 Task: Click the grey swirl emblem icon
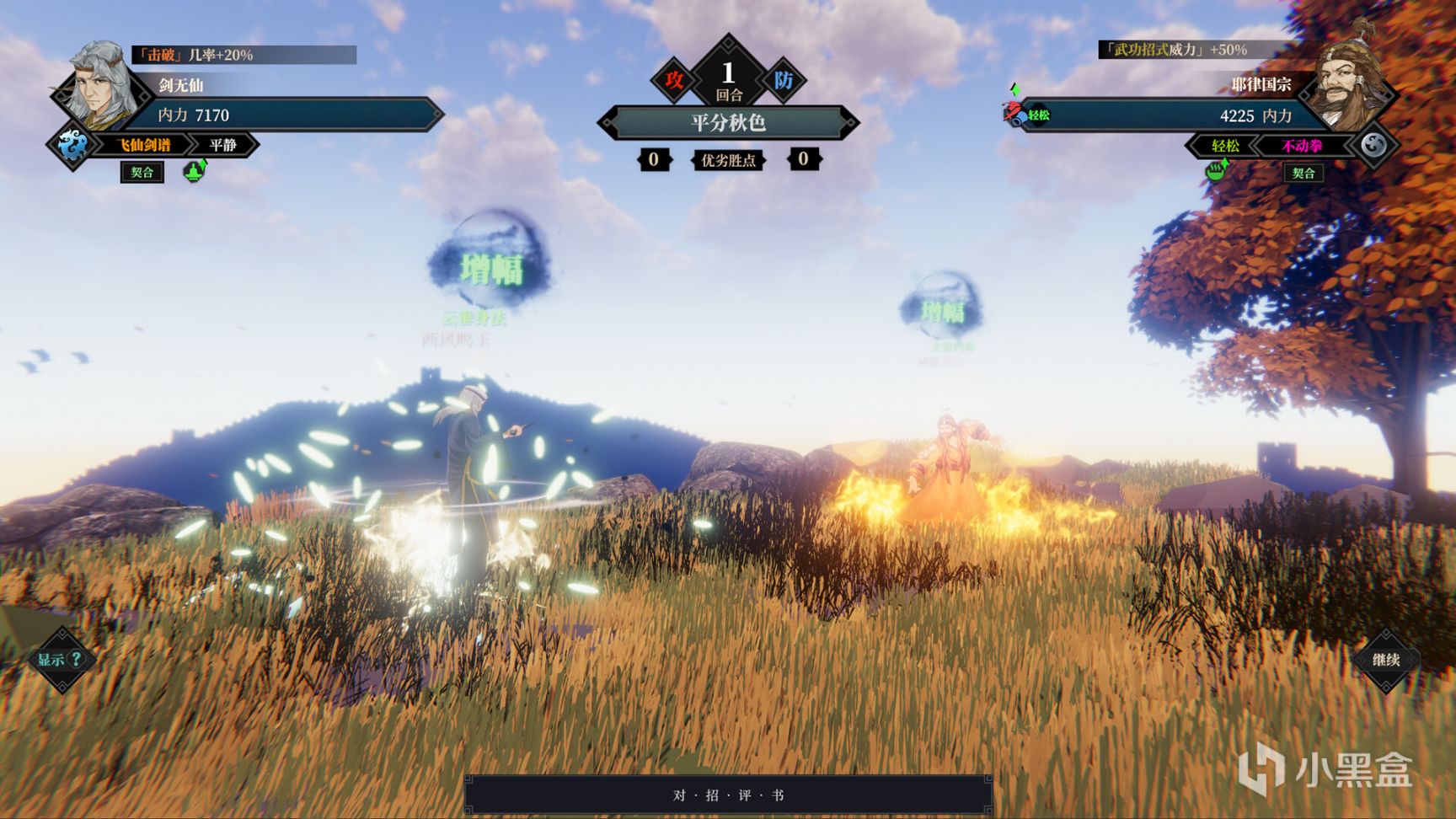point(1373,146)
